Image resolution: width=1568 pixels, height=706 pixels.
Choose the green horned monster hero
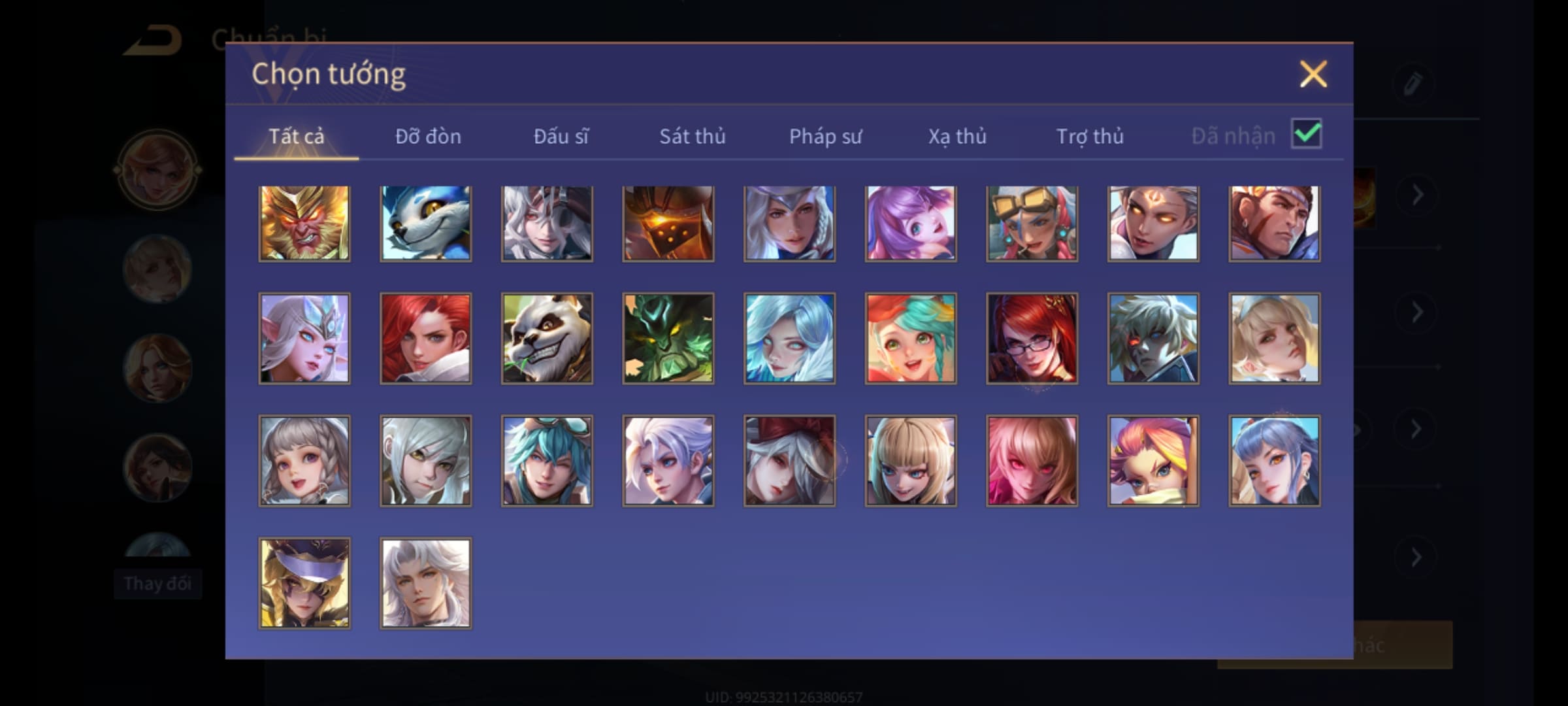(668, 338)
